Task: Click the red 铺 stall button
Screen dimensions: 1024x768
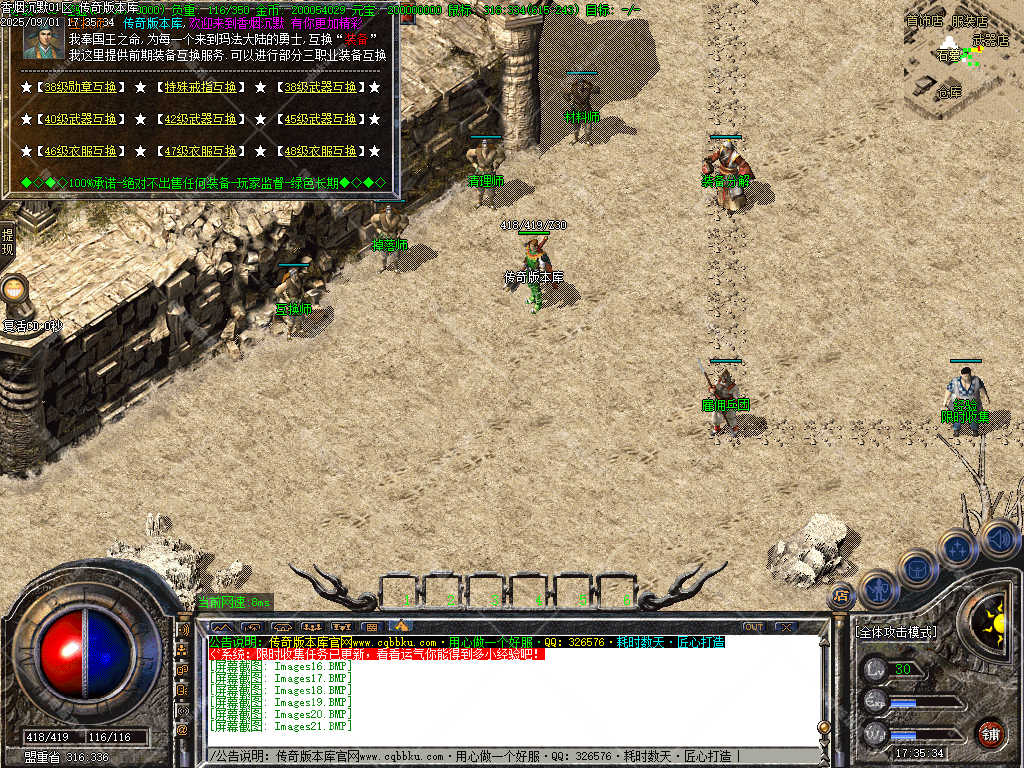Action: point(990,733)
